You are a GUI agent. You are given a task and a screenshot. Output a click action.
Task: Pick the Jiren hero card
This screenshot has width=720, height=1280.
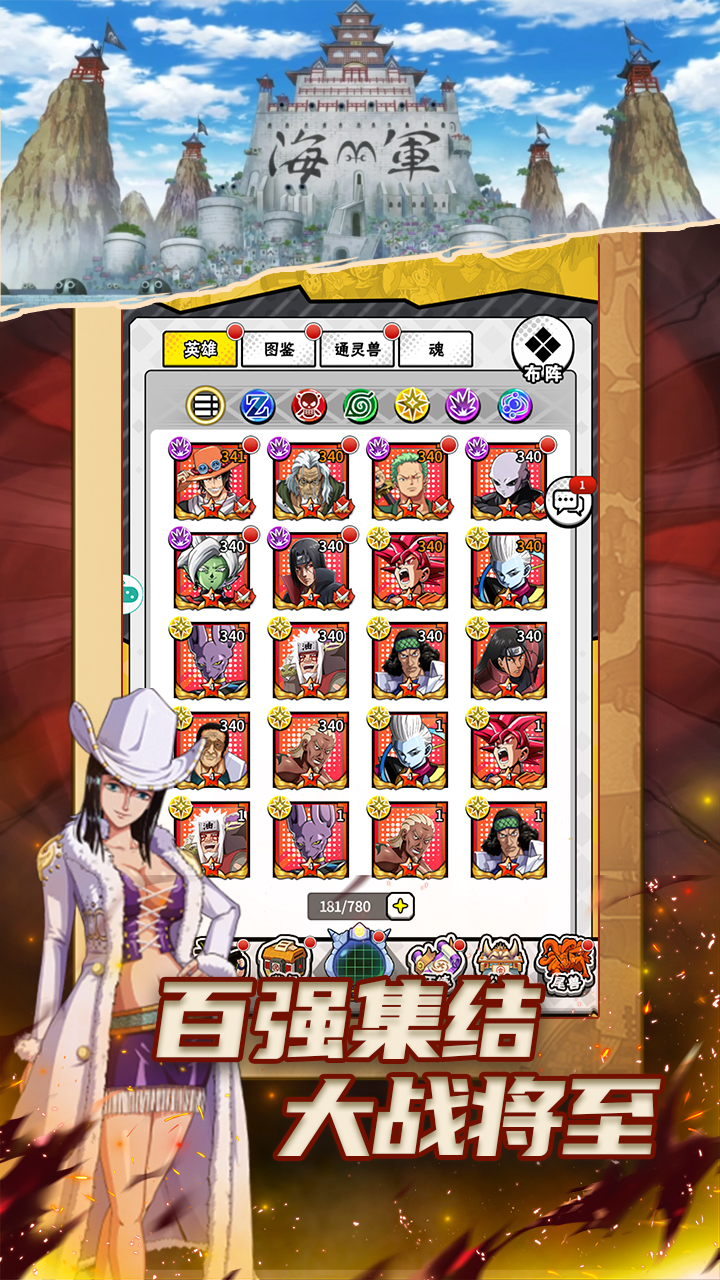point(509,482)
